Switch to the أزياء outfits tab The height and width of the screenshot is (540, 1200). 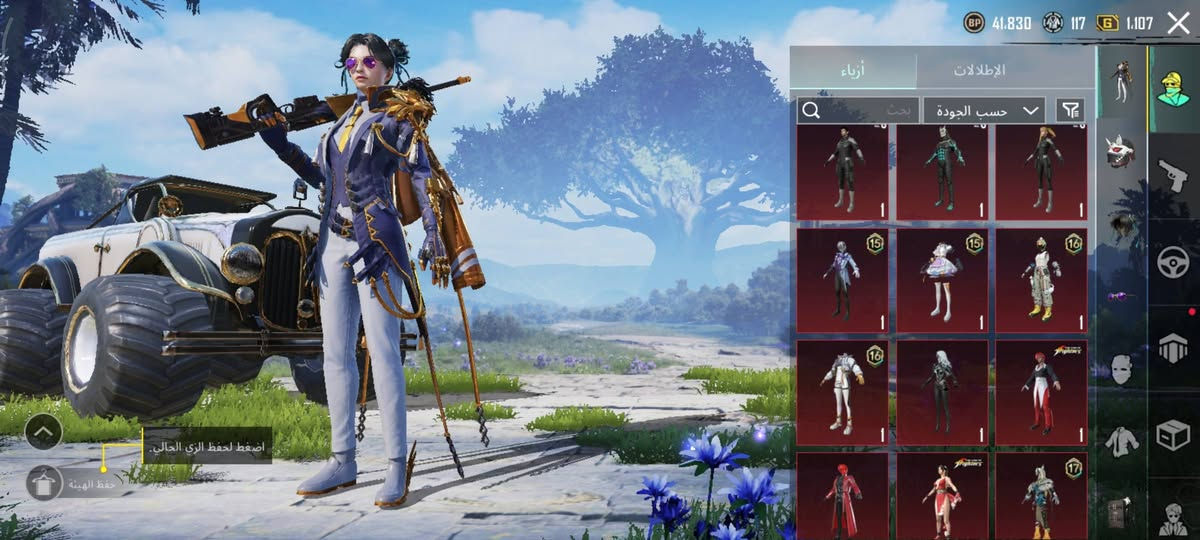852,70
